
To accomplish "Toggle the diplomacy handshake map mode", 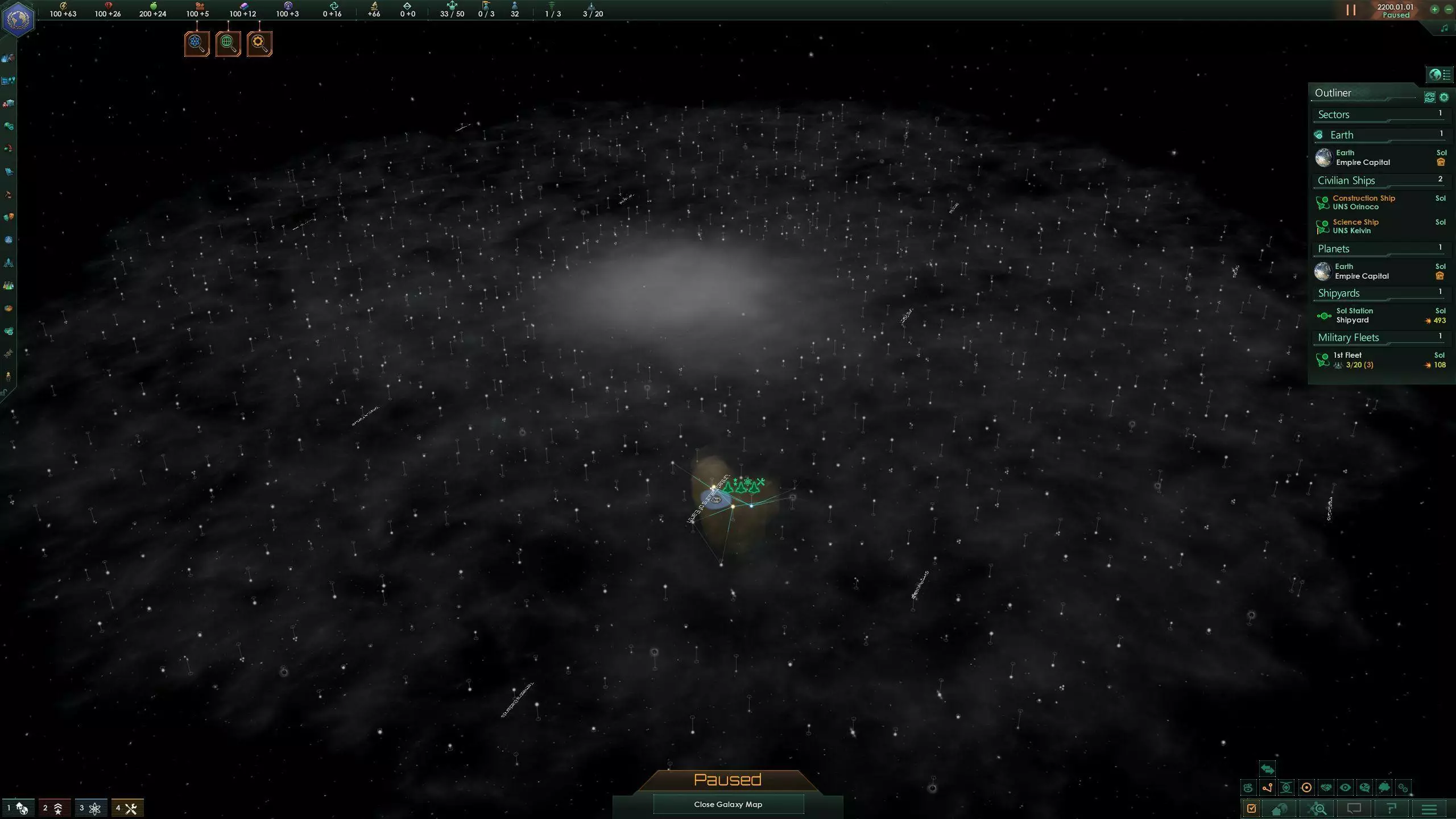I will [1325, 788].
